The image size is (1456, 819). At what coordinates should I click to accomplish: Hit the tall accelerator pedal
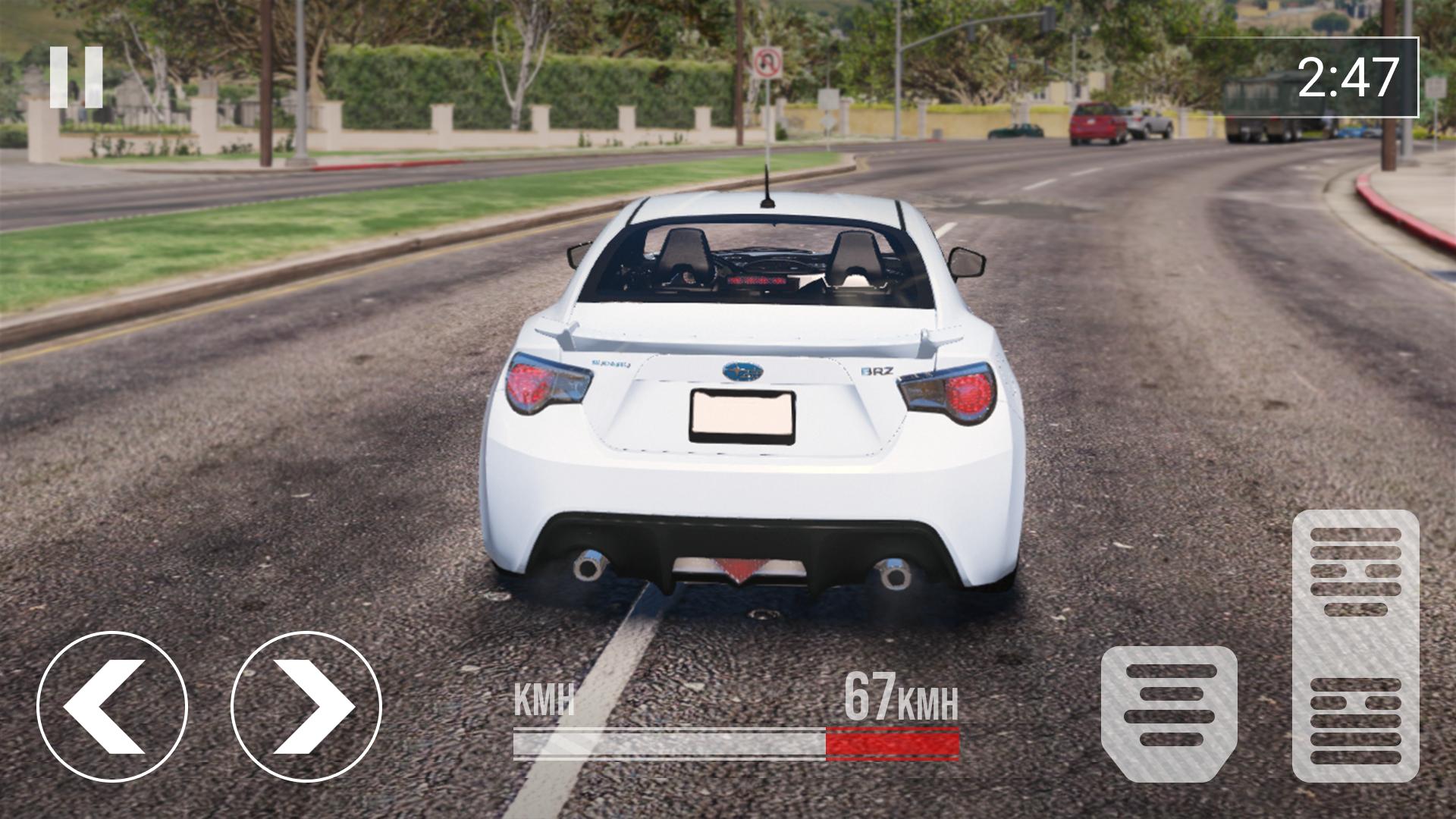(1355, 645)
